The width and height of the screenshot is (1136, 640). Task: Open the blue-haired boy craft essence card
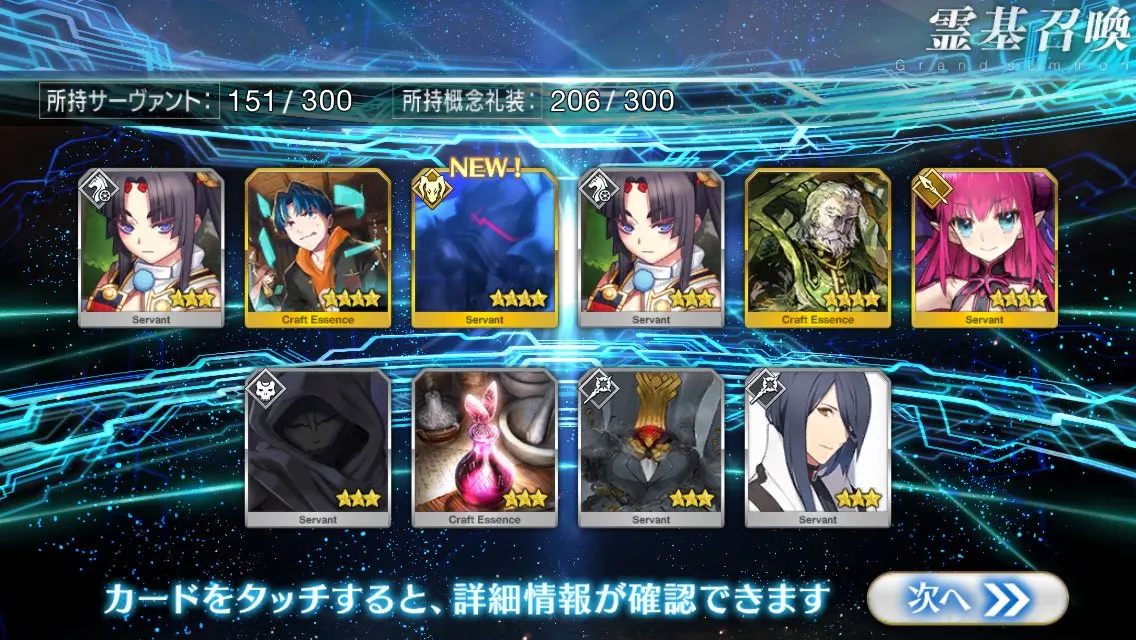tap(318, 248)
